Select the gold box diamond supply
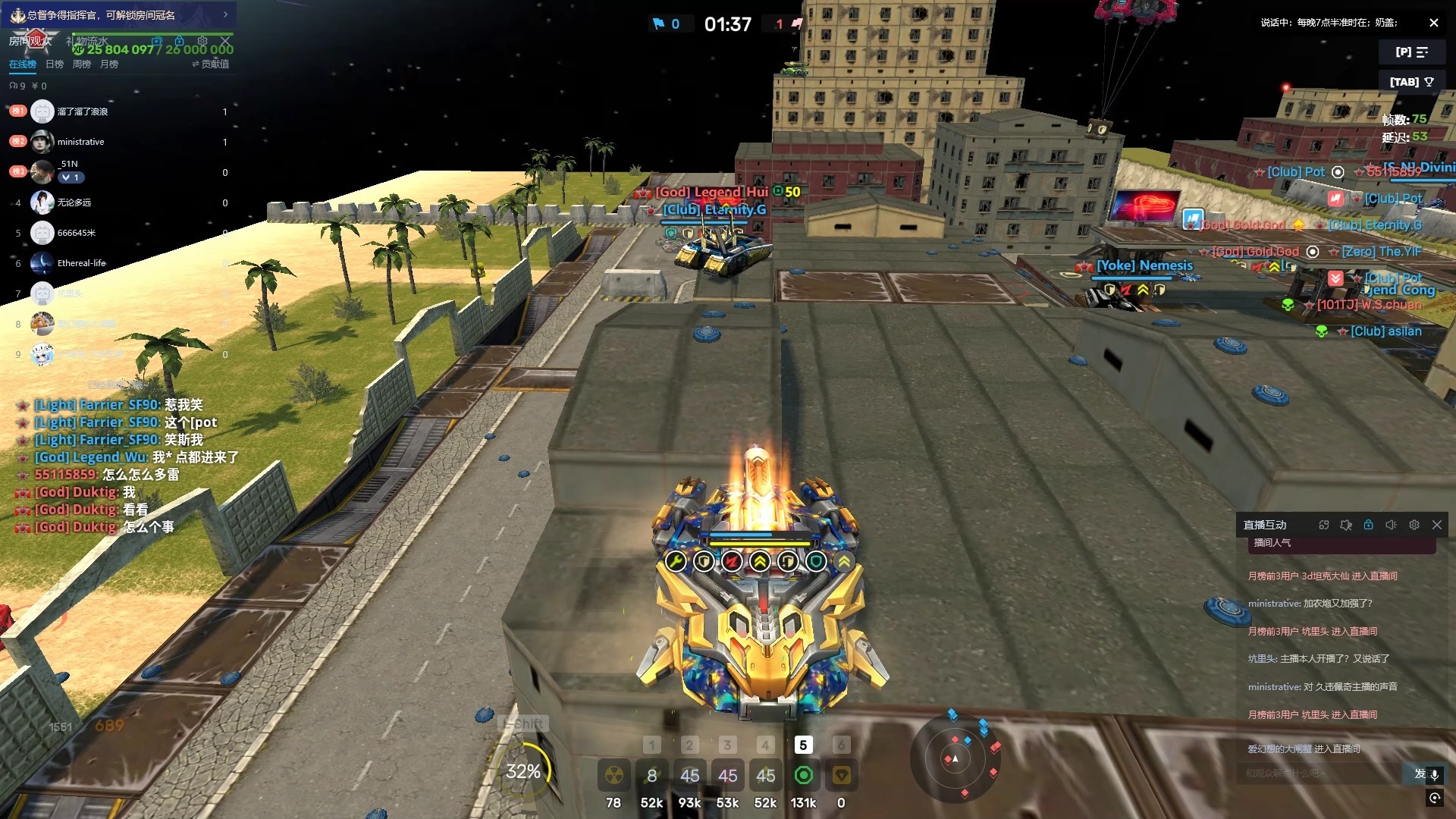The image size is (1456, 819). (x=841, y=776)
